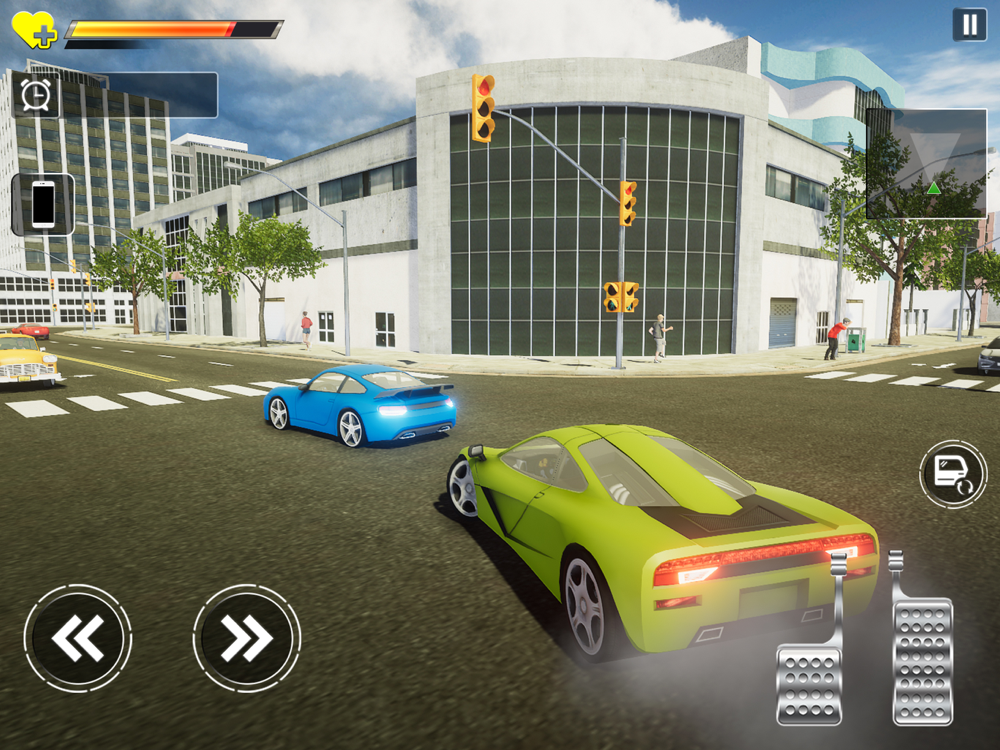Select the alarm clock timer icon
The image size is (1000, 750).
pos(36,95)
